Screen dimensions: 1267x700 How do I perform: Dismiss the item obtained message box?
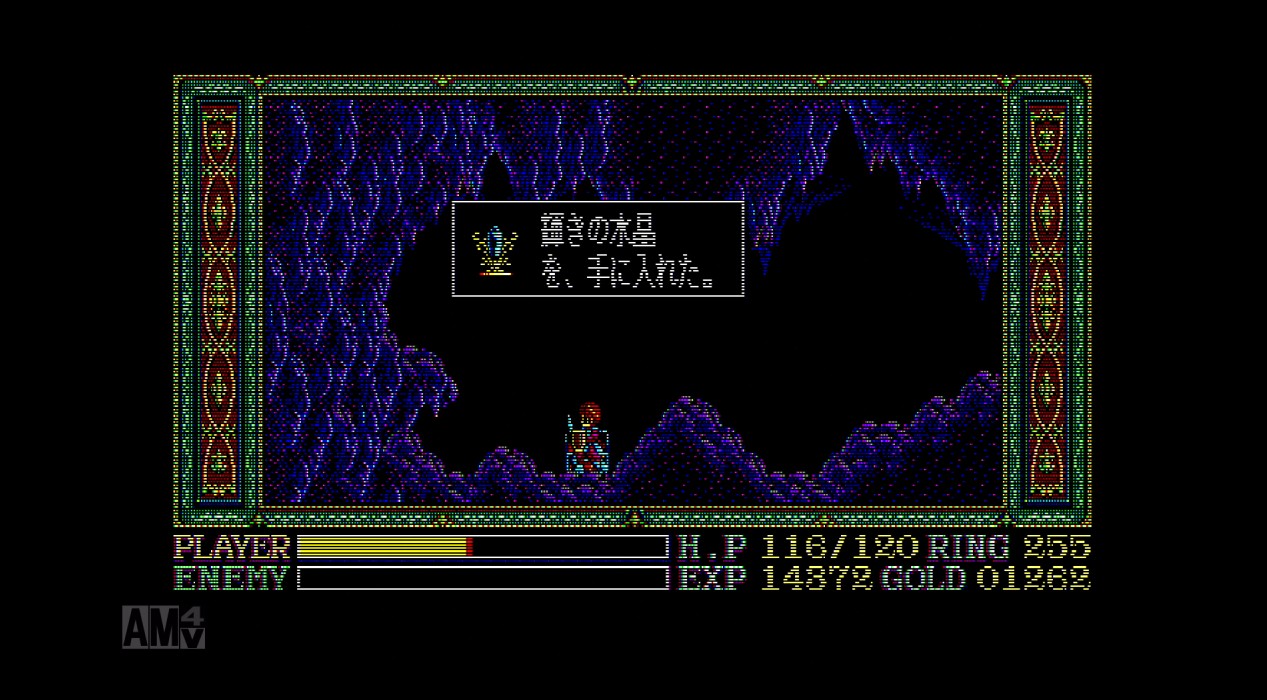pyautogui.click(x=597, y=249)
